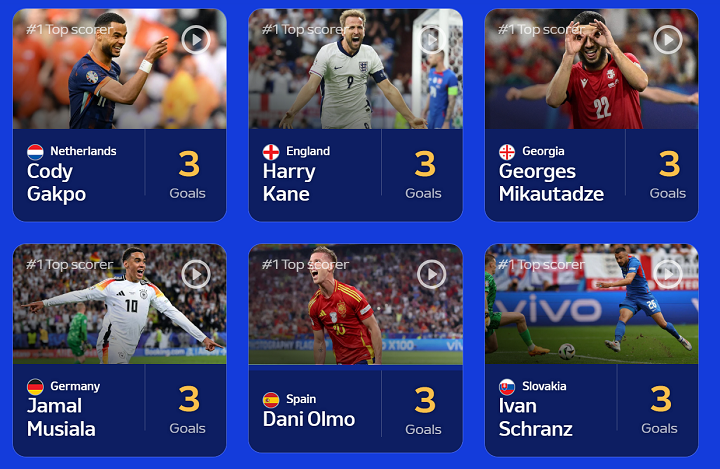720x469 pixels.
Task: Play the Harry Kane top scorer video
Action: 431,39
